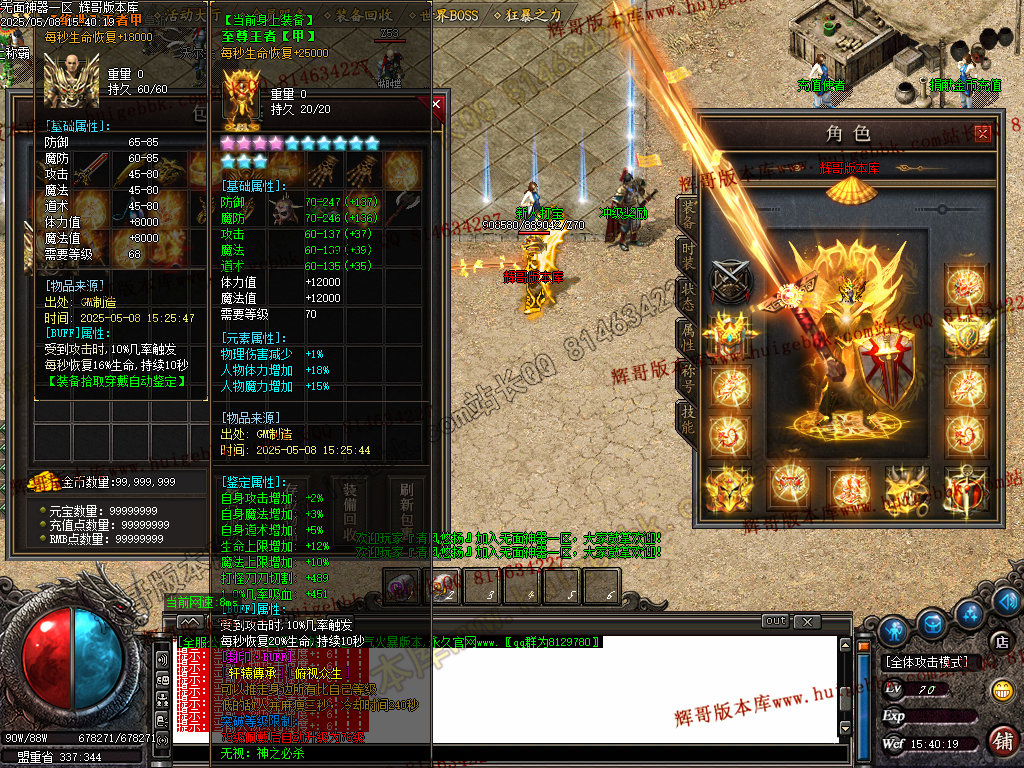Select the winged shield equipment slot
The height and width of the screenshot is (768, 1024).
point(966,334)
